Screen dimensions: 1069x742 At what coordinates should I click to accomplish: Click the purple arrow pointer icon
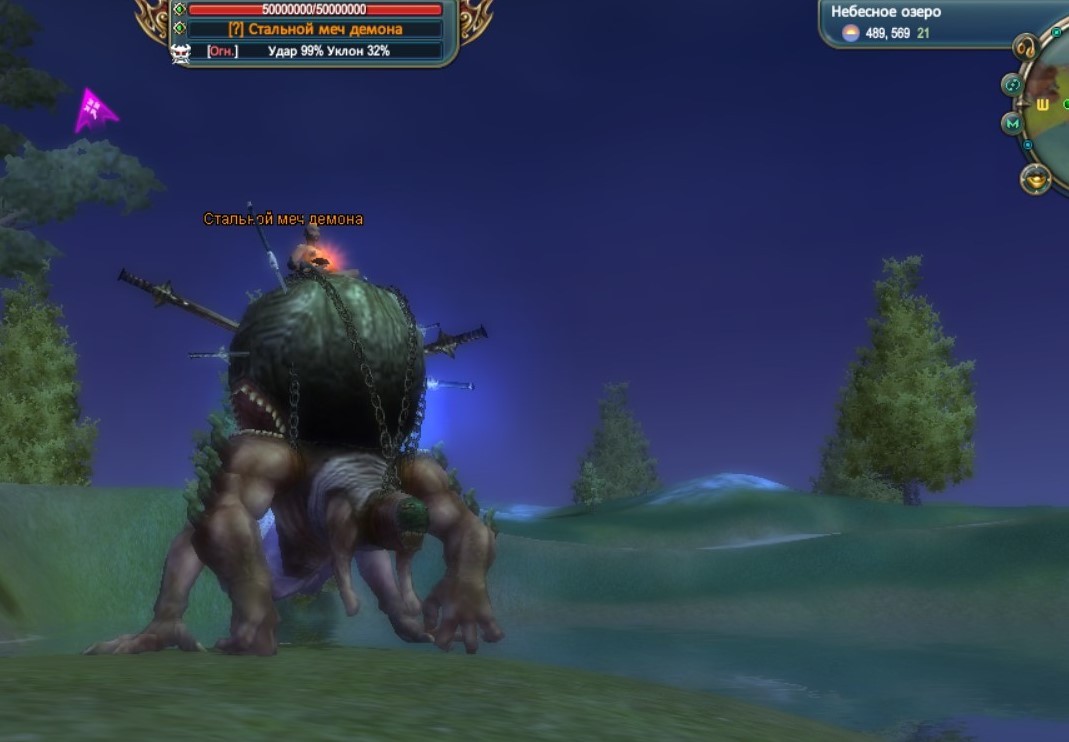pos(94,109)
